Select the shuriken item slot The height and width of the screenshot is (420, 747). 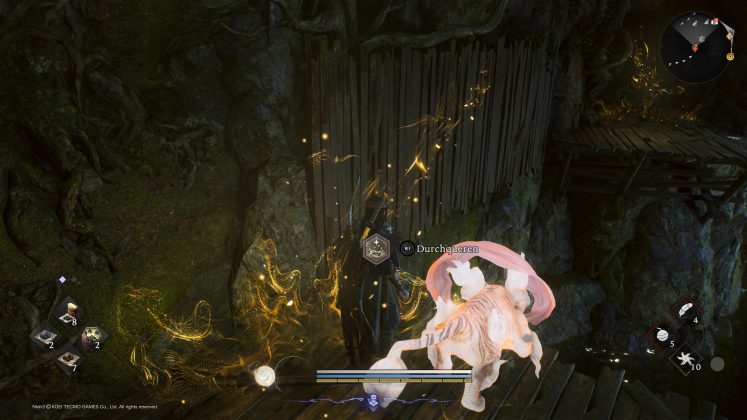[x=684, y=360]
